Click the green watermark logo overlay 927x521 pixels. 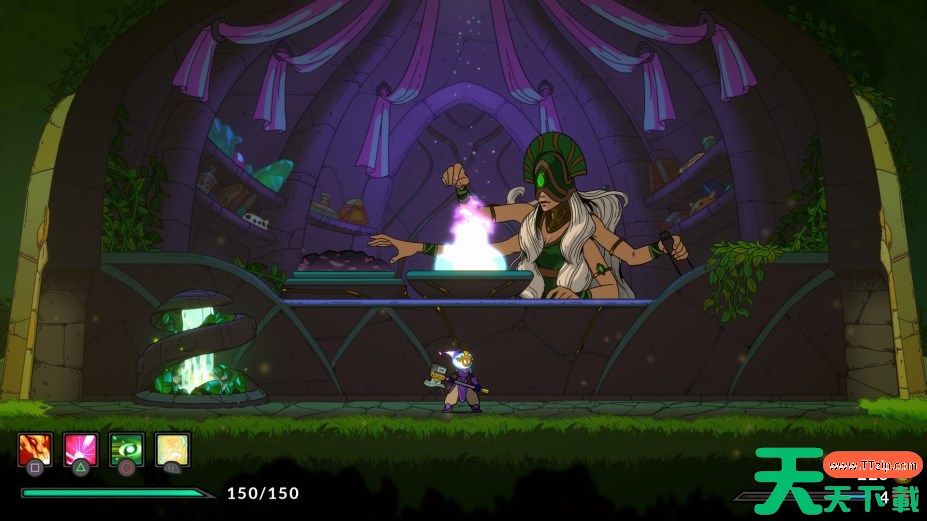click(836, 481)
